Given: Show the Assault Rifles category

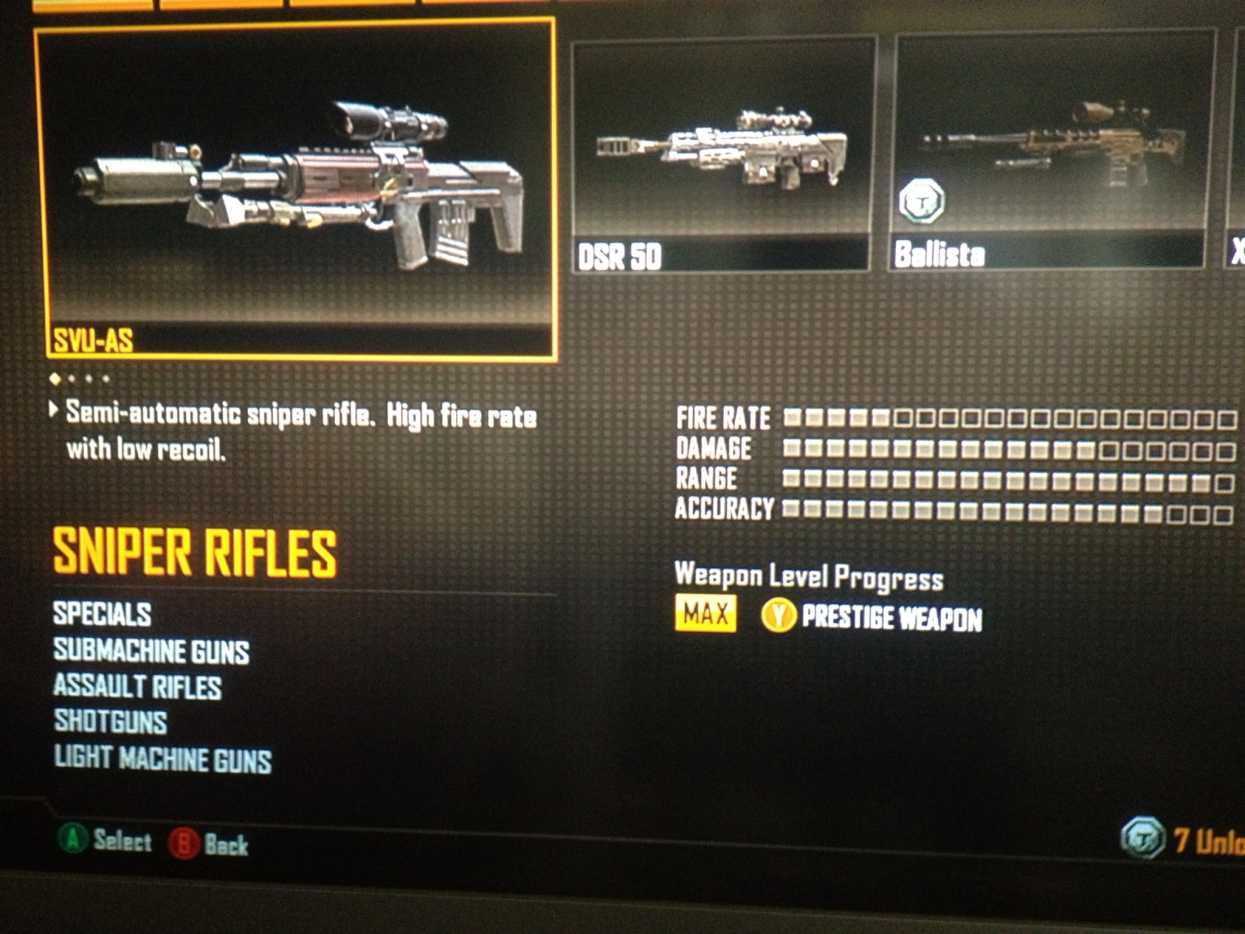Looking at the screenshot, I should pyautogui.click(x=137, y=687).
